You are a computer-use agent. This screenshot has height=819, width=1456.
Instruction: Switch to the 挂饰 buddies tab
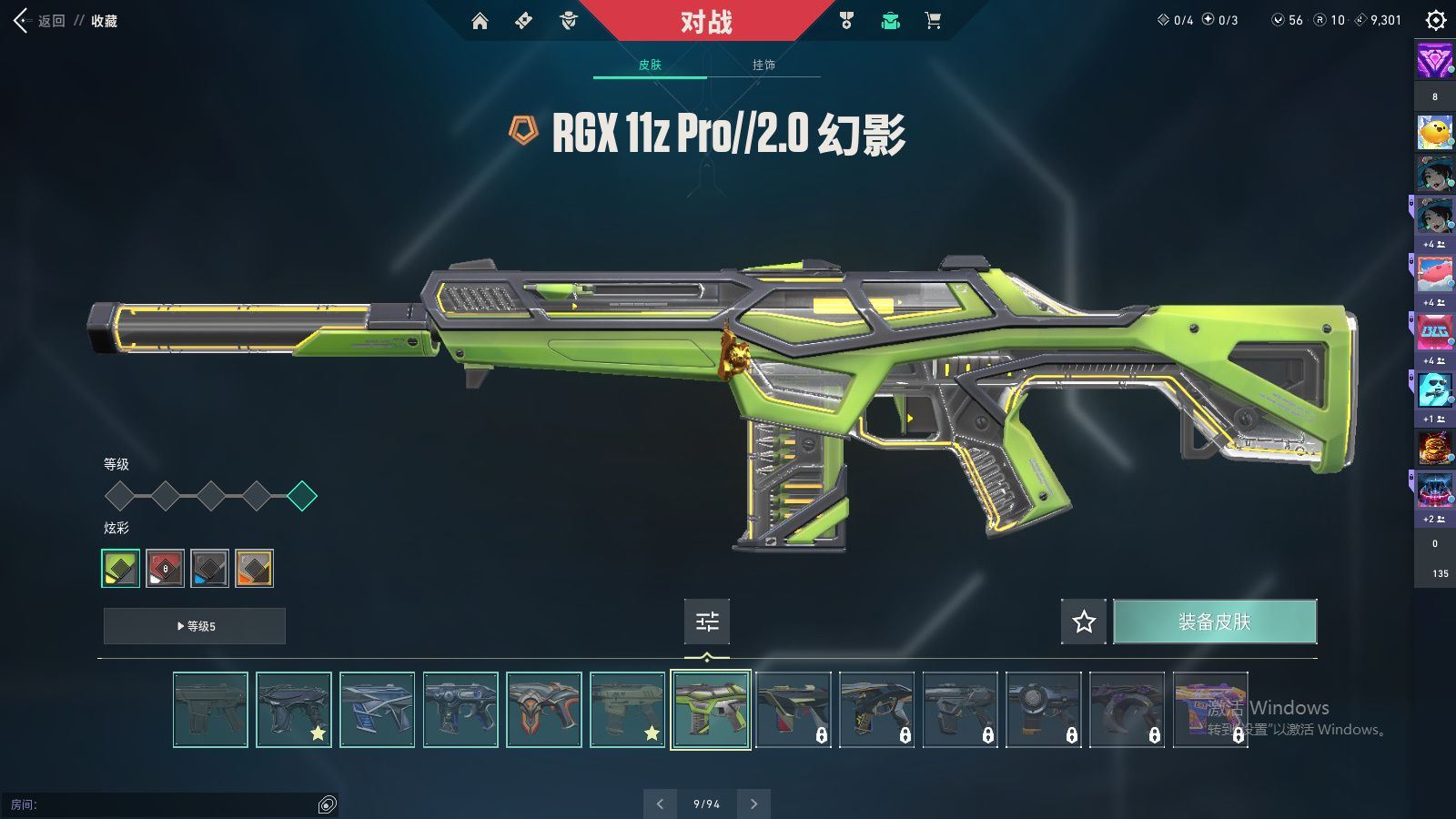tap(763, 65)
